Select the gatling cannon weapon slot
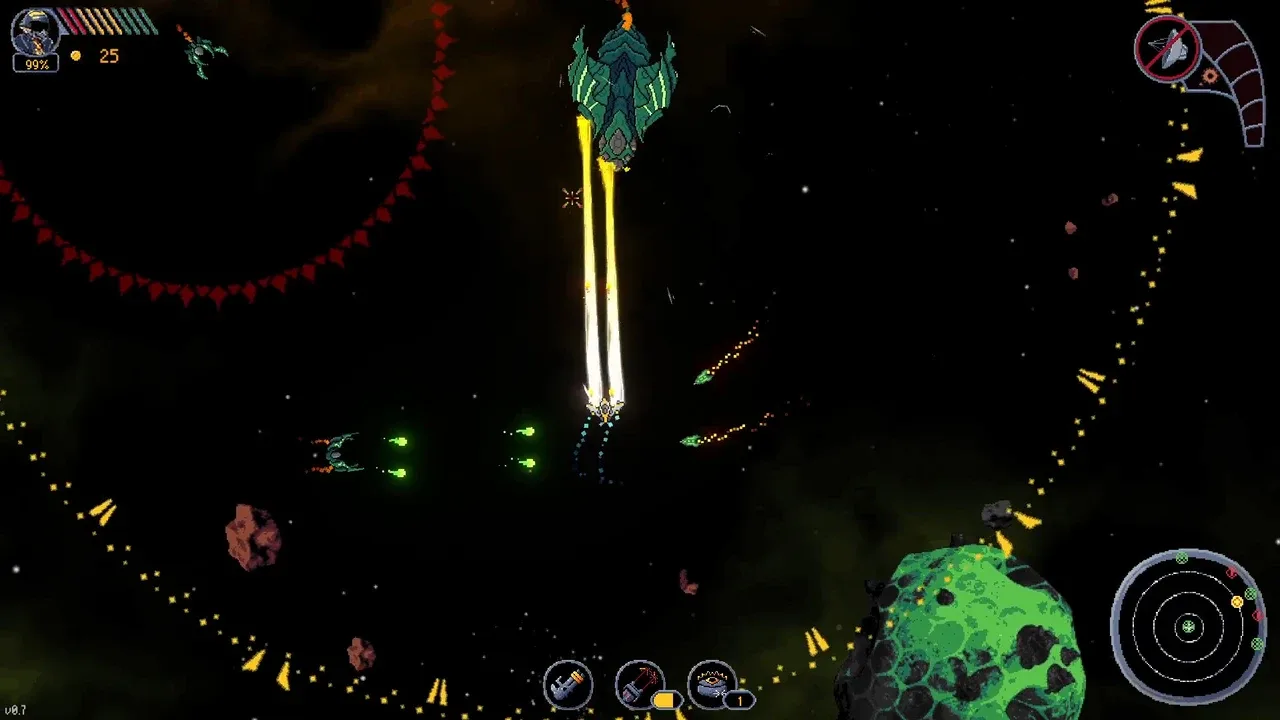The image size is (1280, 720). click(x=568, y=685)
